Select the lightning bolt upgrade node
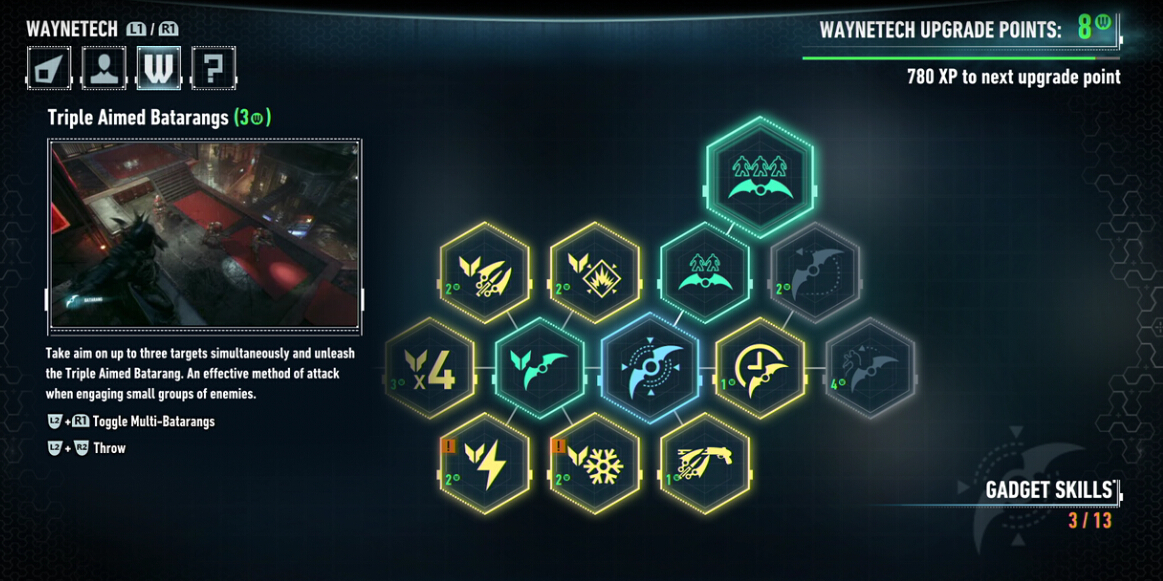The width and height of the screenshot is (1163, 581). 485,463
